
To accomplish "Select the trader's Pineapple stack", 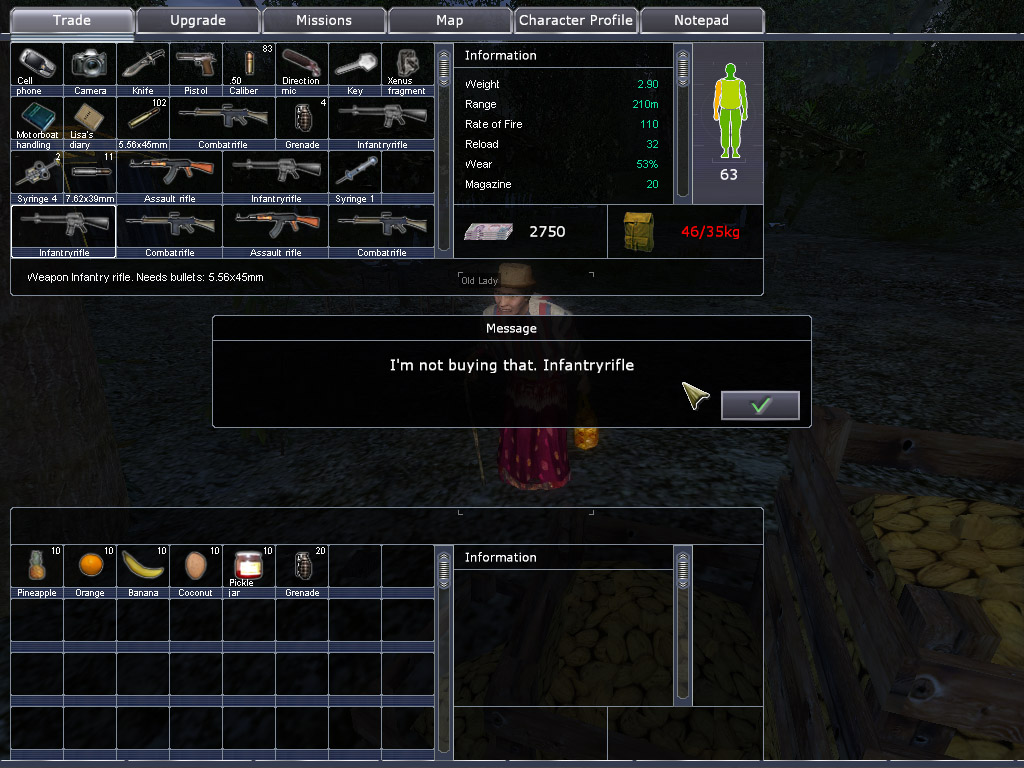I will click(x=37, y=569).
